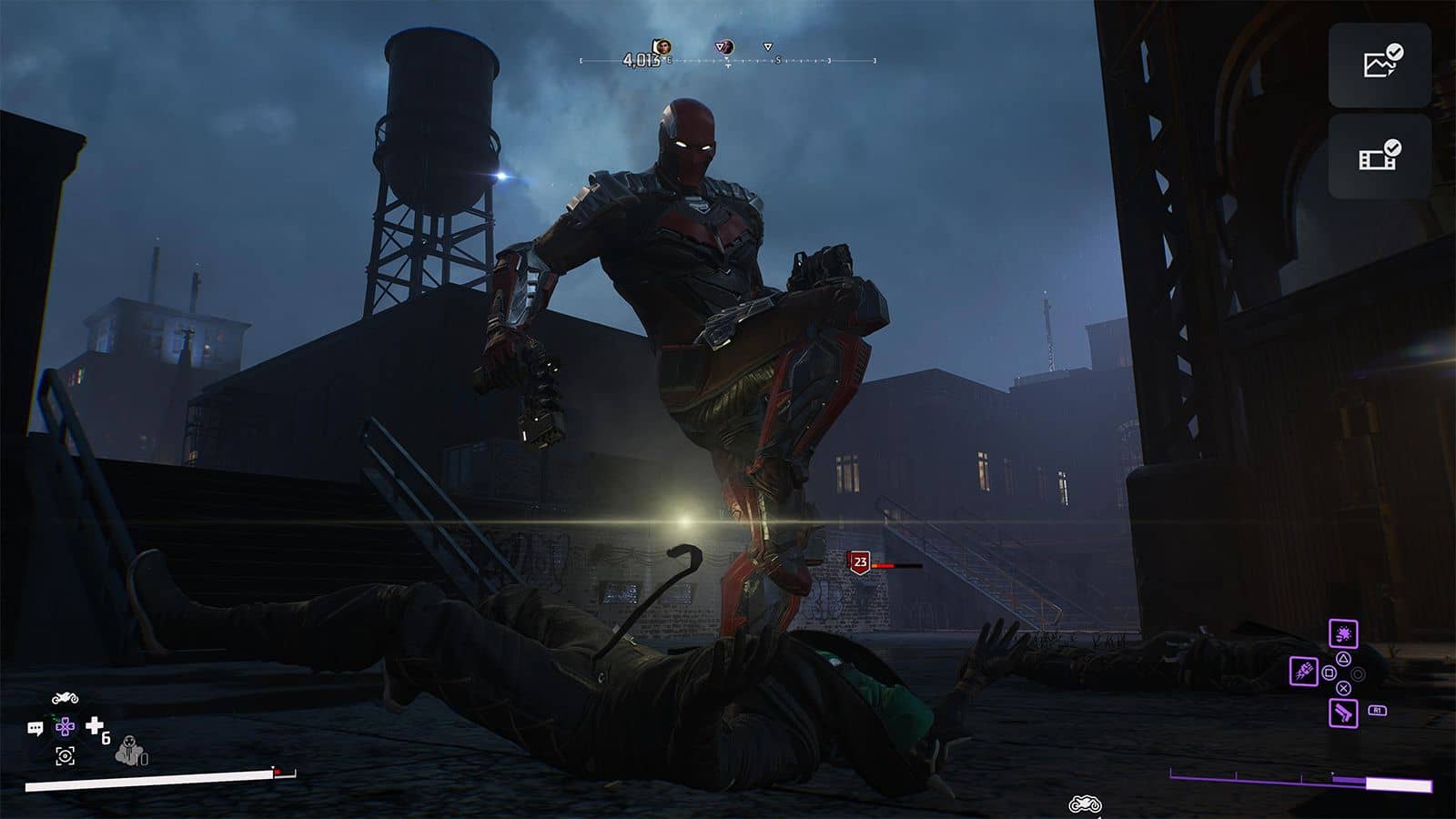
Task: Activate the dual pistols ranged ability icon
Action: (x=1344, y=713)
